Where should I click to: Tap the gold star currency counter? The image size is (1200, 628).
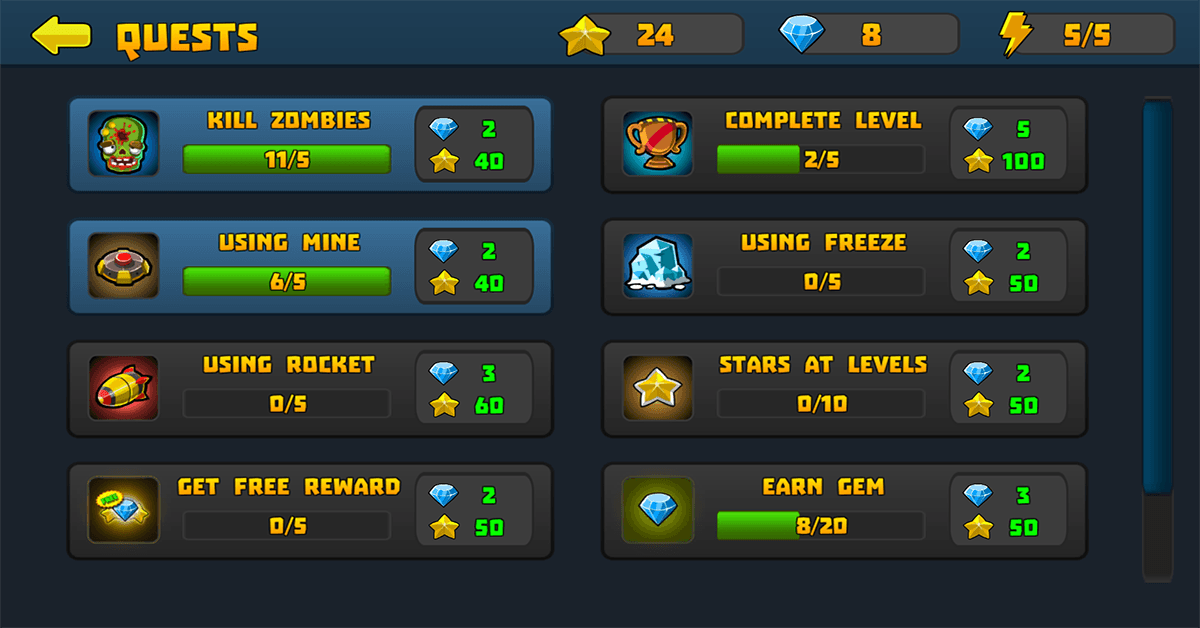pos(652,36)
